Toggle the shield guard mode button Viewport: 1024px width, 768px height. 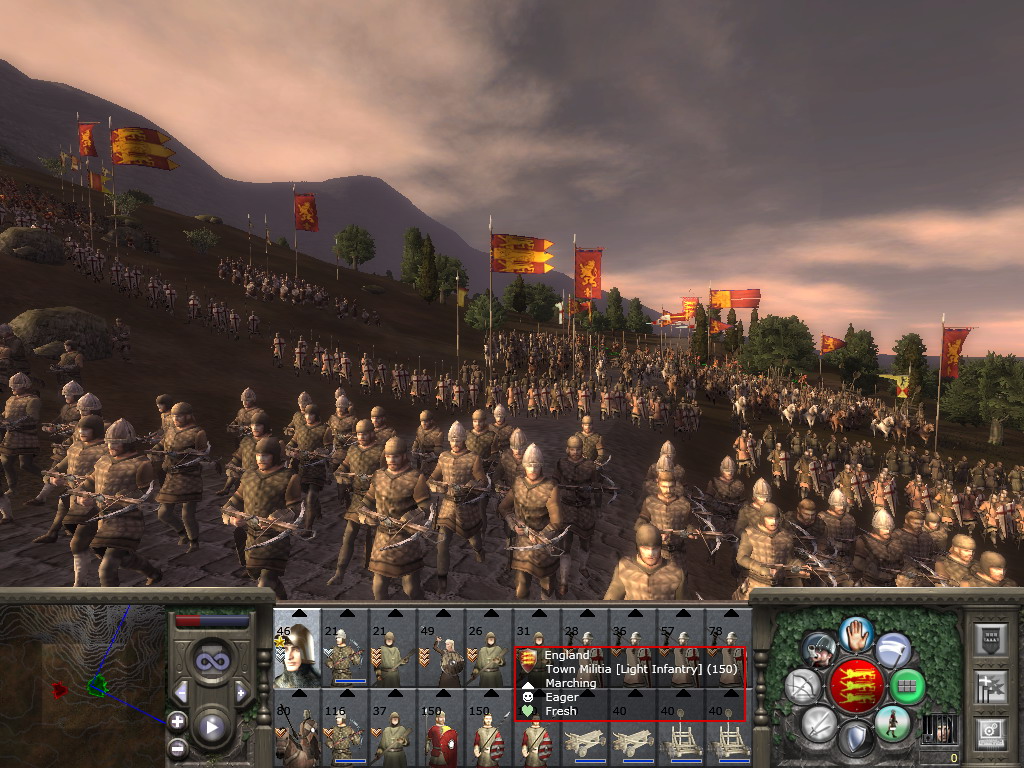pyautogui.click(x=855, y=740)
